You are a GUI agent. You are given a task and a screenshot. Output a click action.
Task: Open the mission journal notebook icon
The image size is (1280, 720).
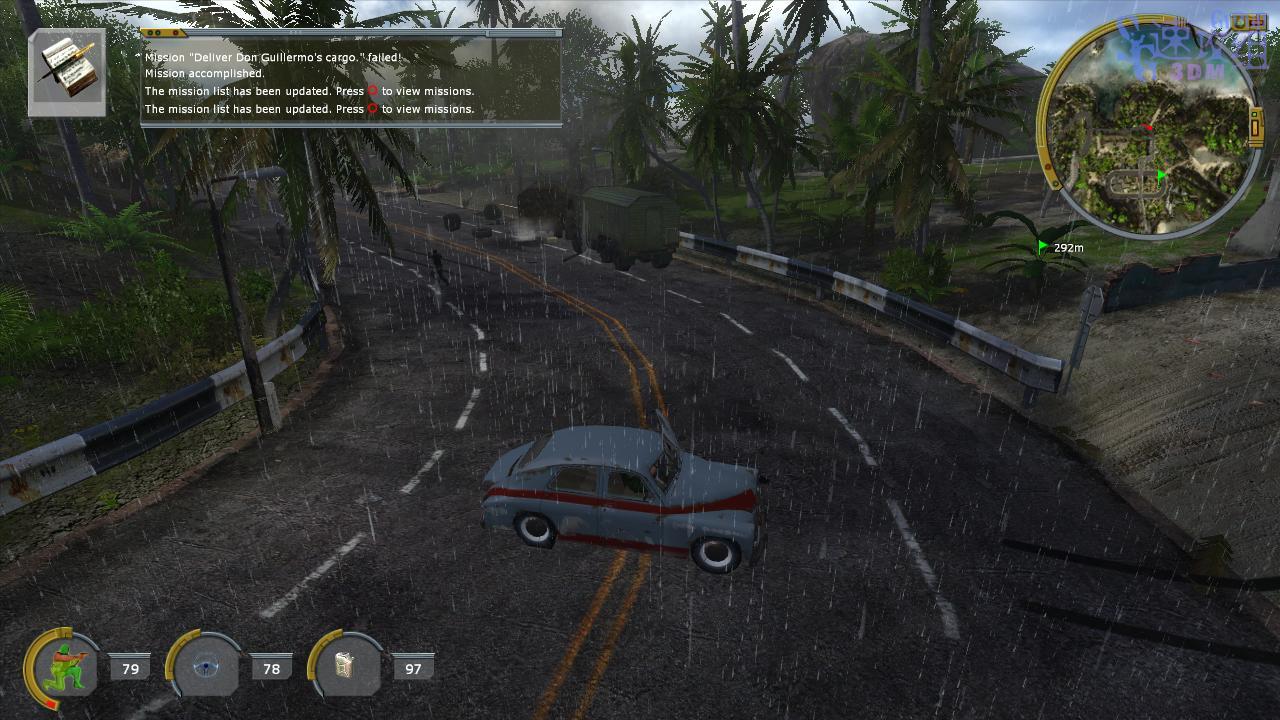[x=66, y=72]
